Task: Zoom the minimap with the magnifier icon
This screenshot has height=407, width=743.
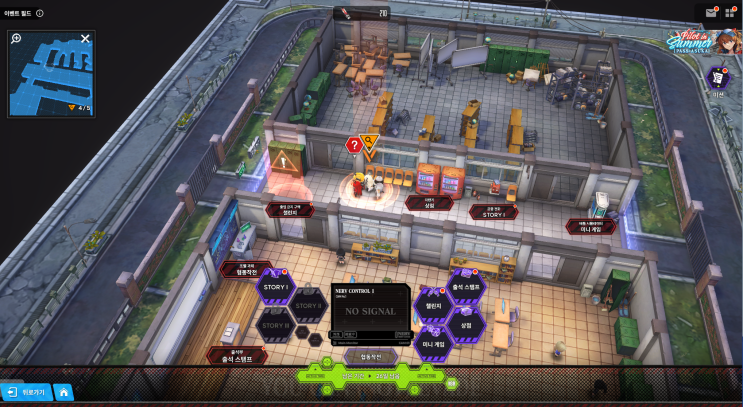Action: [17, 39]
